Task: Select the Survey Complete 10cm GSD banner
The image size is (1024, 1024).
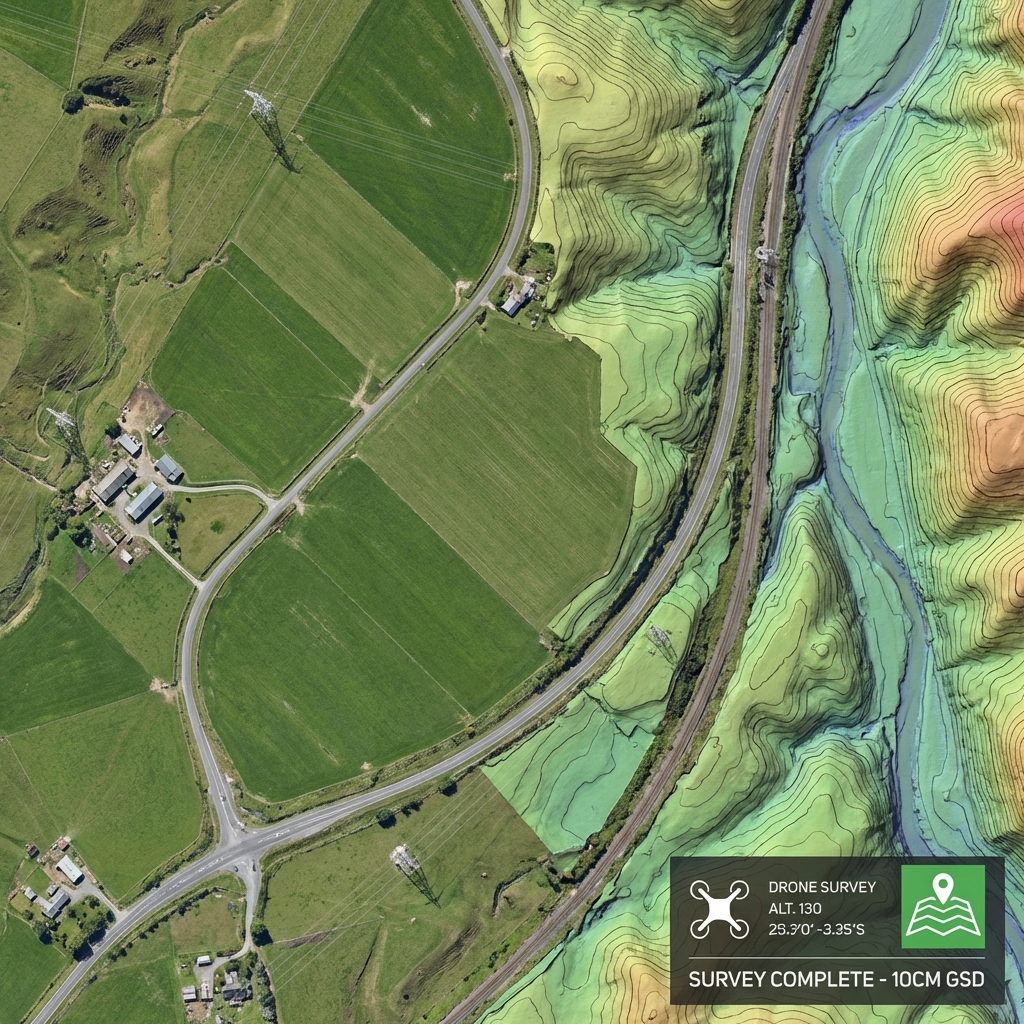Action: [835, 978]
